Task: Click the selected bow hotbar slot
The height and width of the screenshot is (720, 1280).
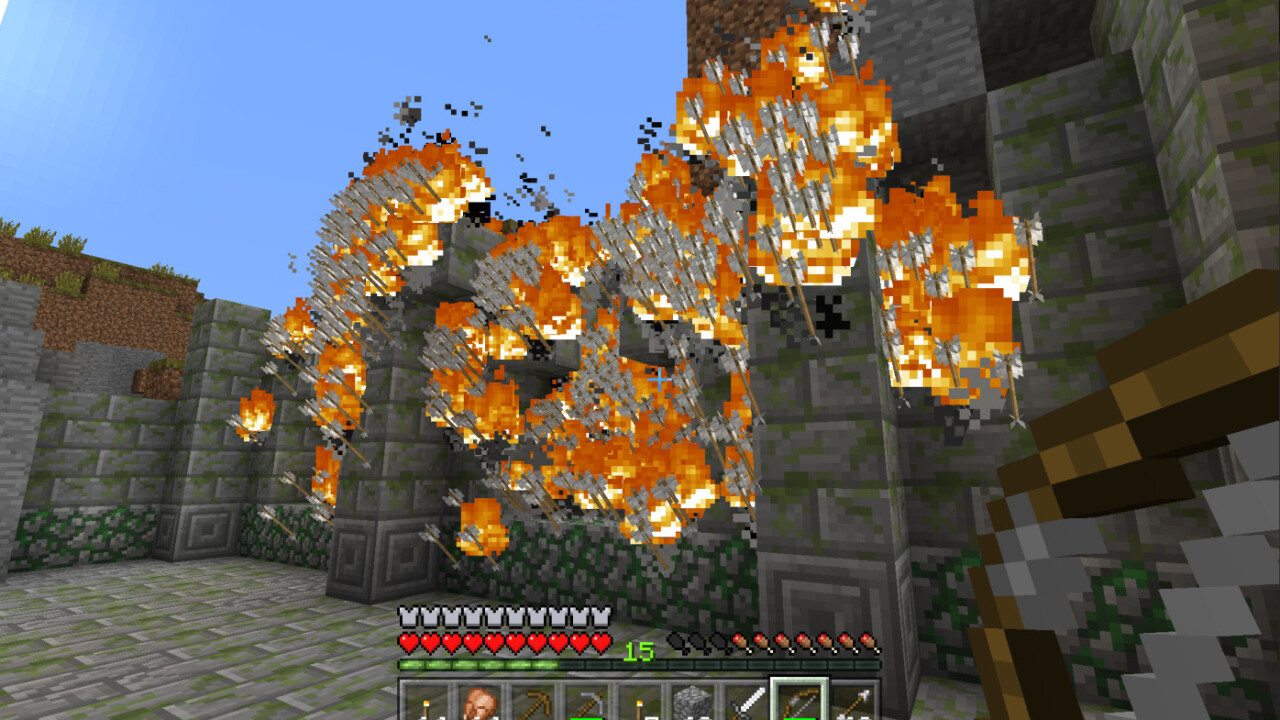Action: point(798,702)
